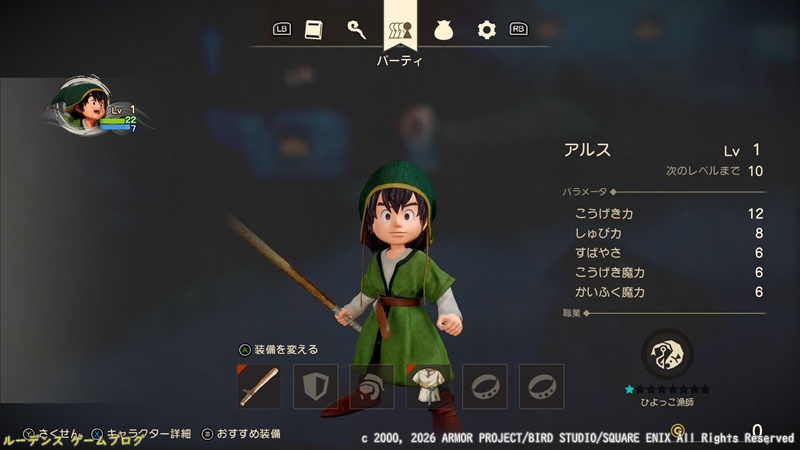Open the book tab in top menu

coord(314,30)
